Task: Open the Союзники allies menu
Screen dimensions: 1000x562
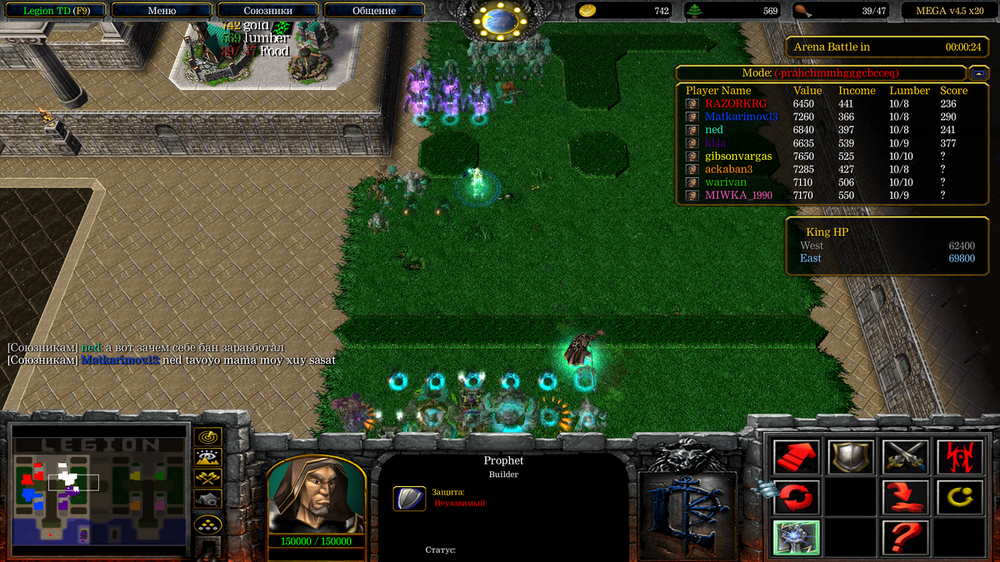Action: (268, 11)
